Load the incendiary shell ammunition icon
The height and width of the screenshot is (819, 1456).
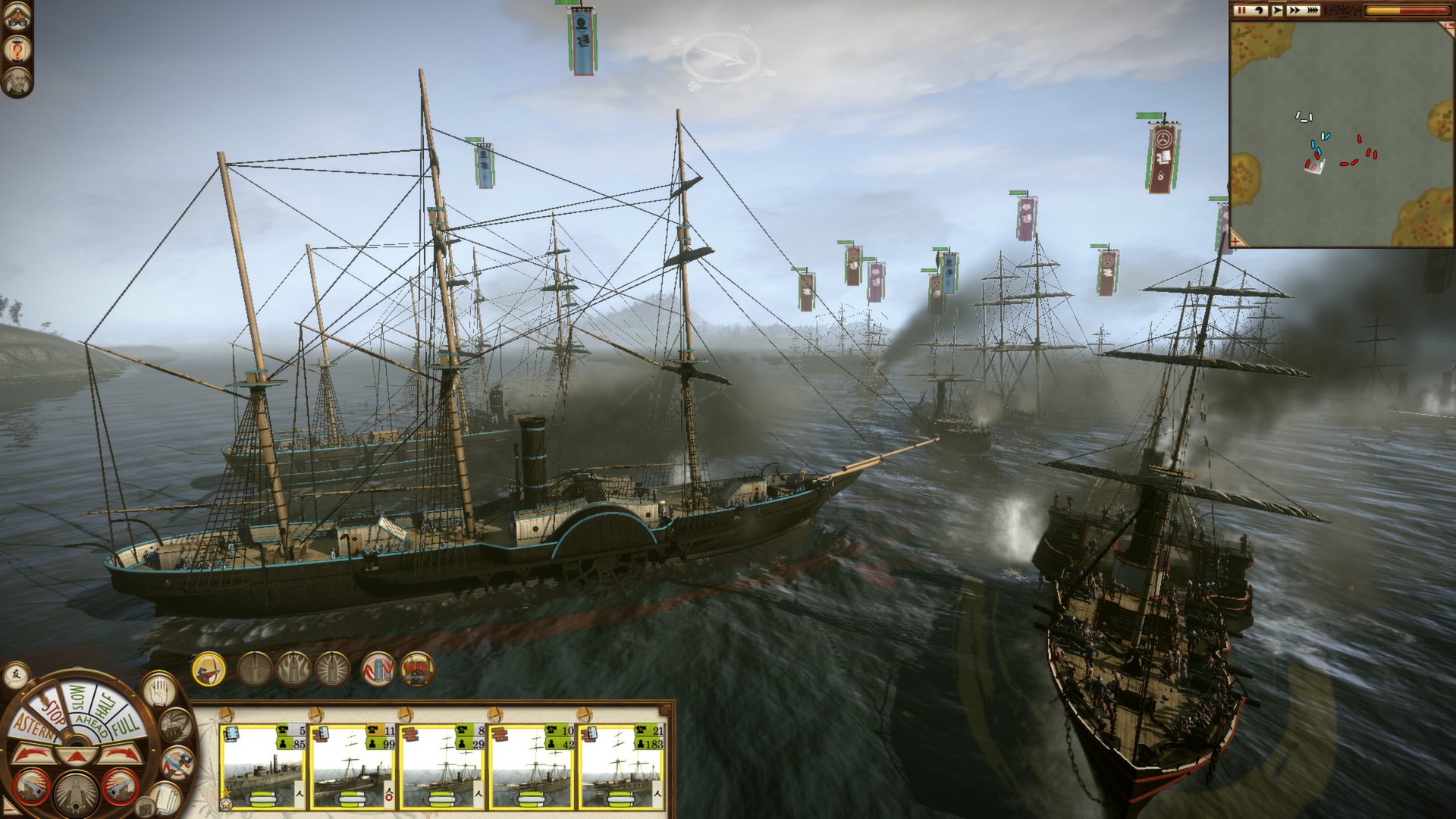pyautogui.click(x=293, y=669)
